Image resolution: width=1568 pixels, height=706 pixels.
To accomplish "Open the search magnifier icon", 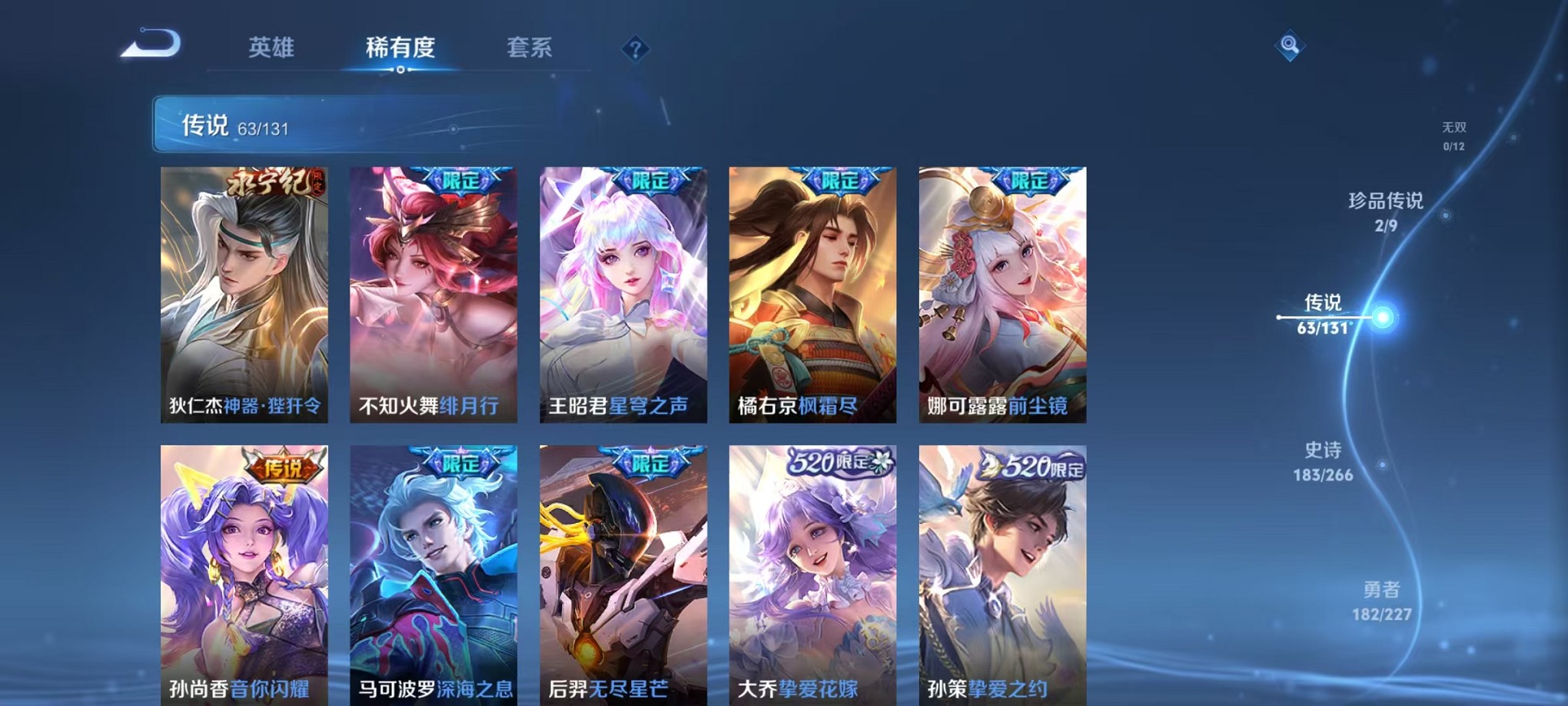I will coord(1291,44).
